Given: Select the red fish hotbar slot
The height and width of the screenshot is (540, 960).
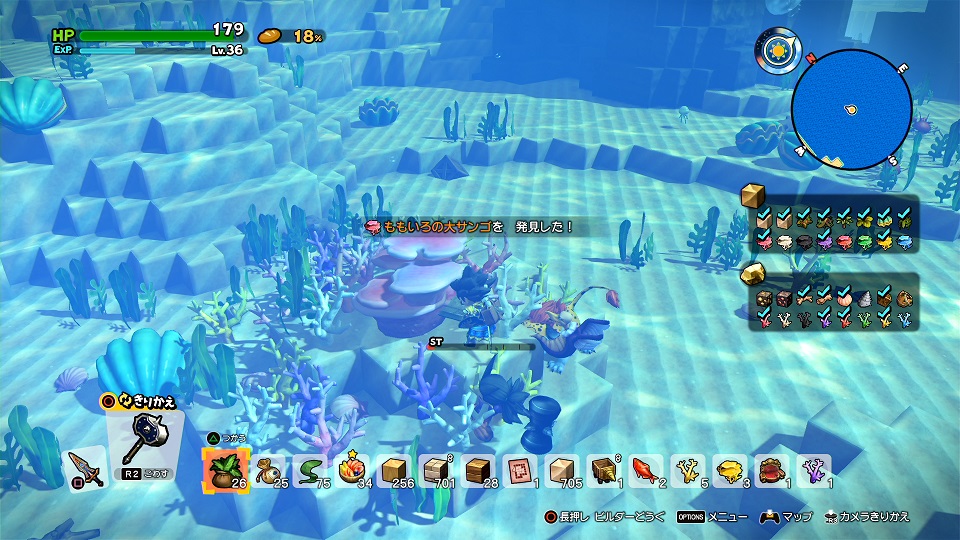Looking at the screenshot, I should click(x=645, y=470).
